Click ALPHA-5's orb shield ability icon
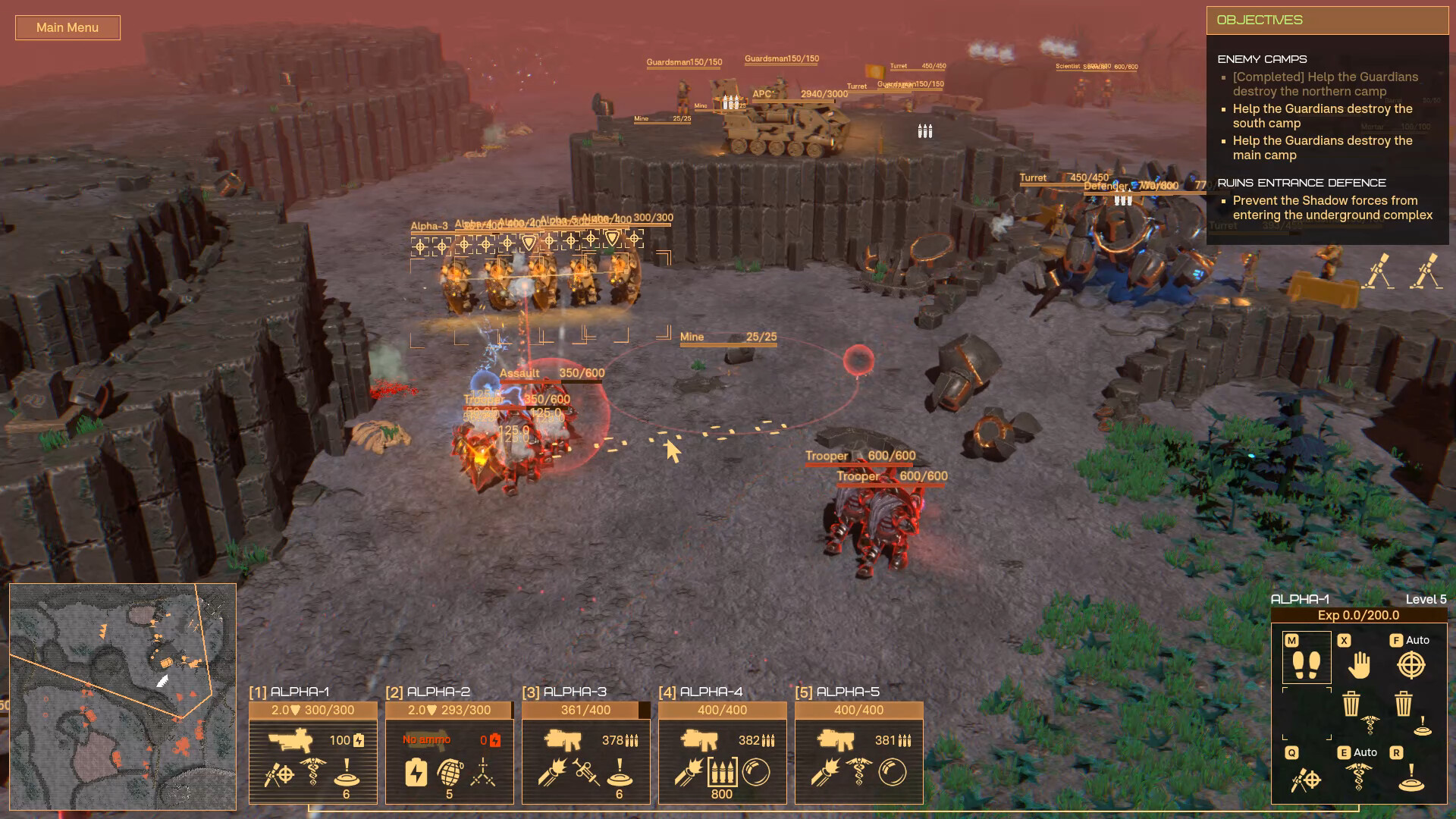 pyautogui.click(x=893, y=771)
